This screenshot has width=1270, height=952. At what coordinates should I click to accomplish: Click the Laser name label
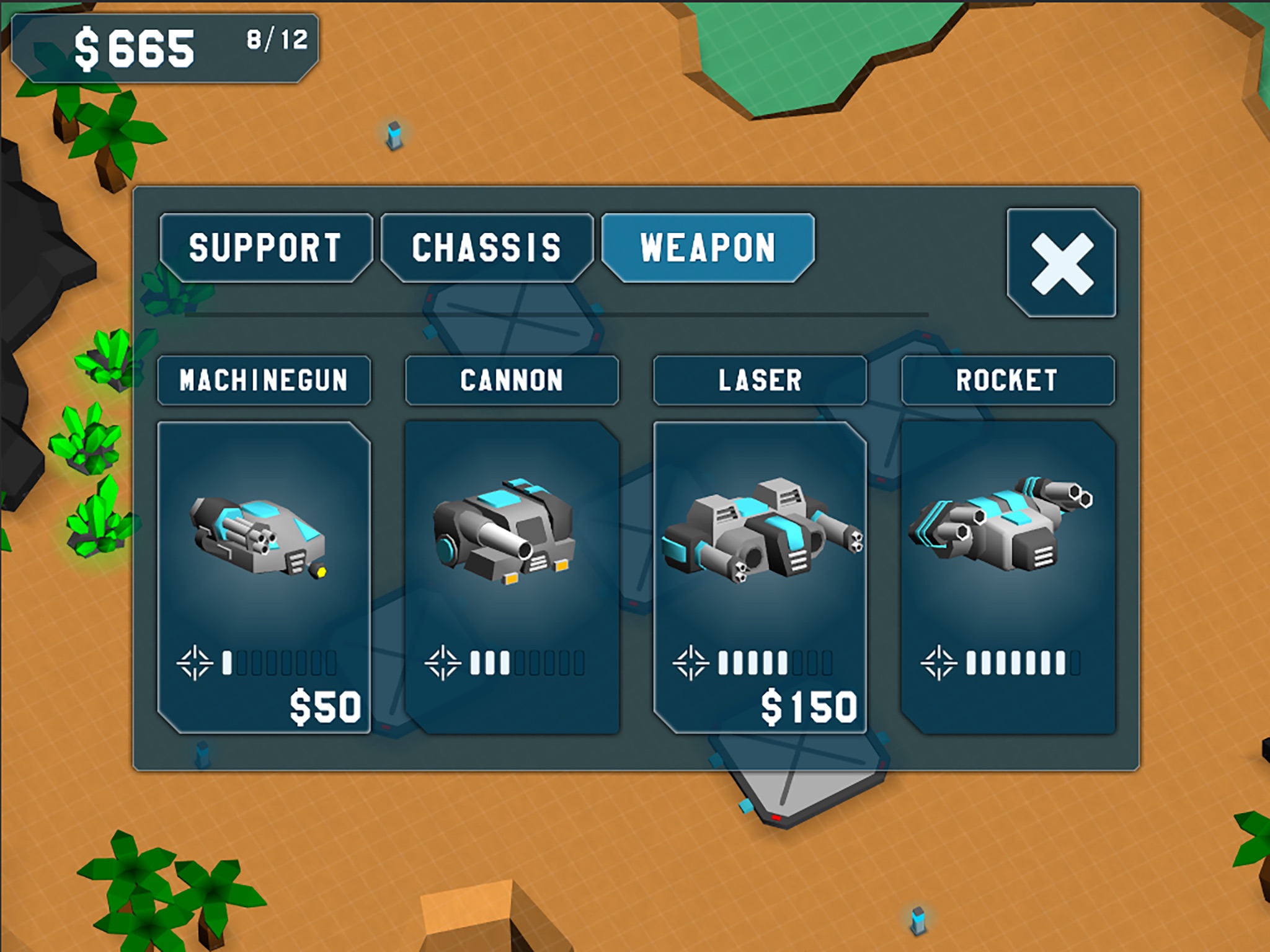point(760,381)
